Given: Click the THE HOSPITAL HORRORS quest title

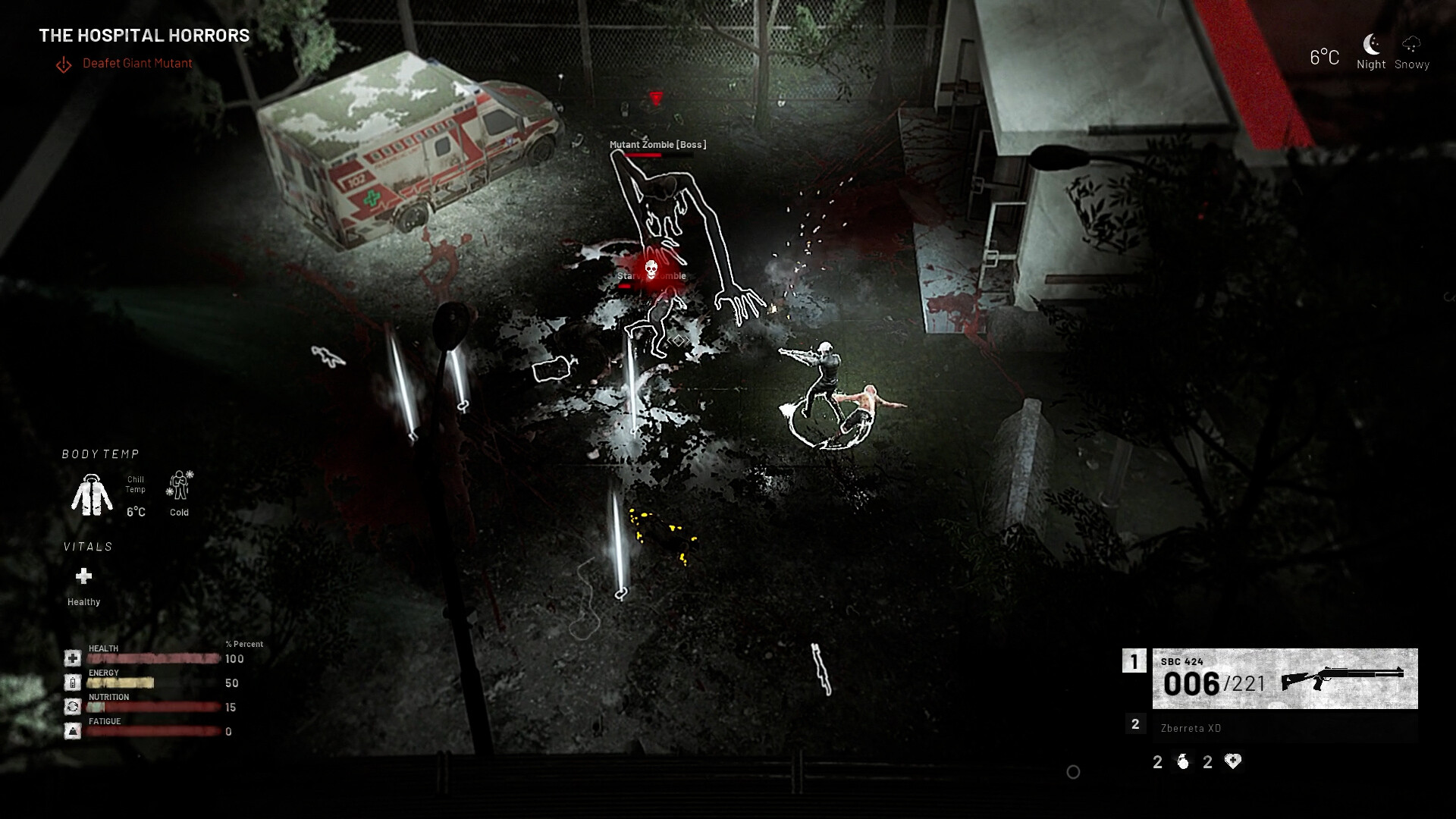Looking at the screenshot, I should (x=145, y=35).
